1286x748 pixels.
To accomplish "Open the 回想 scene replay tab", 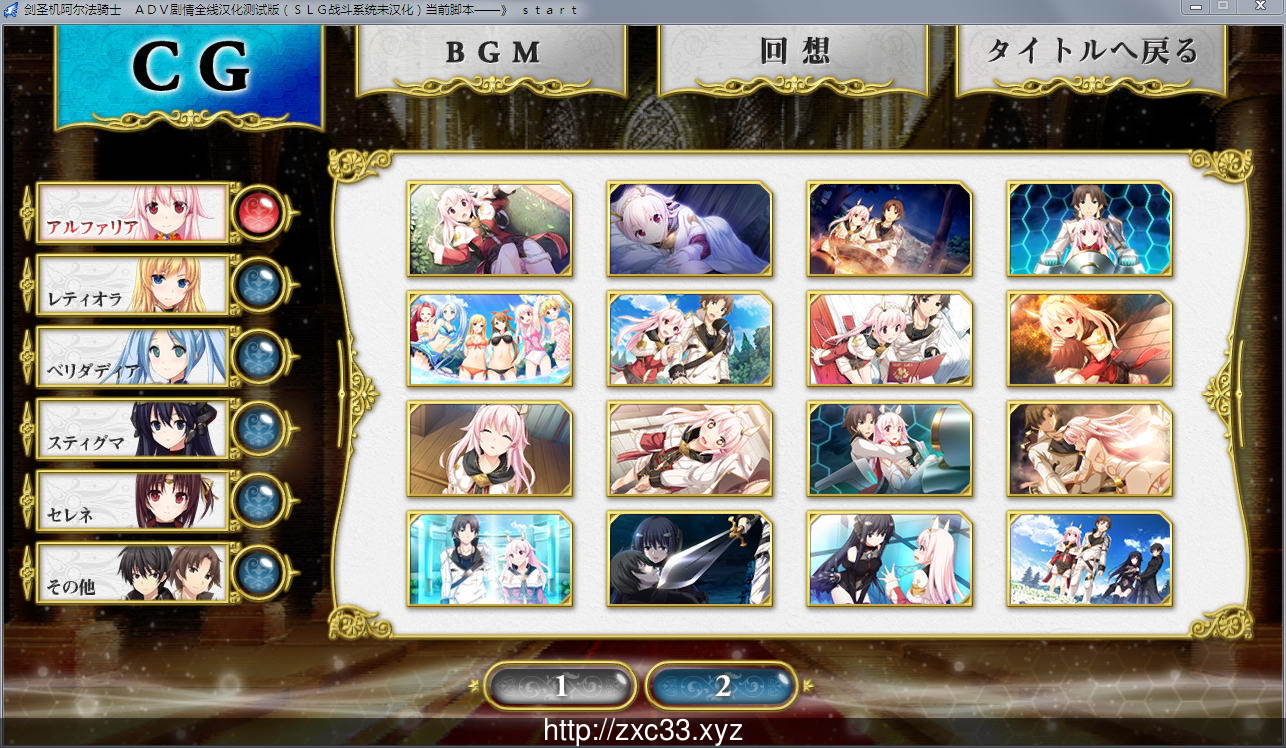I will (794, 53).
